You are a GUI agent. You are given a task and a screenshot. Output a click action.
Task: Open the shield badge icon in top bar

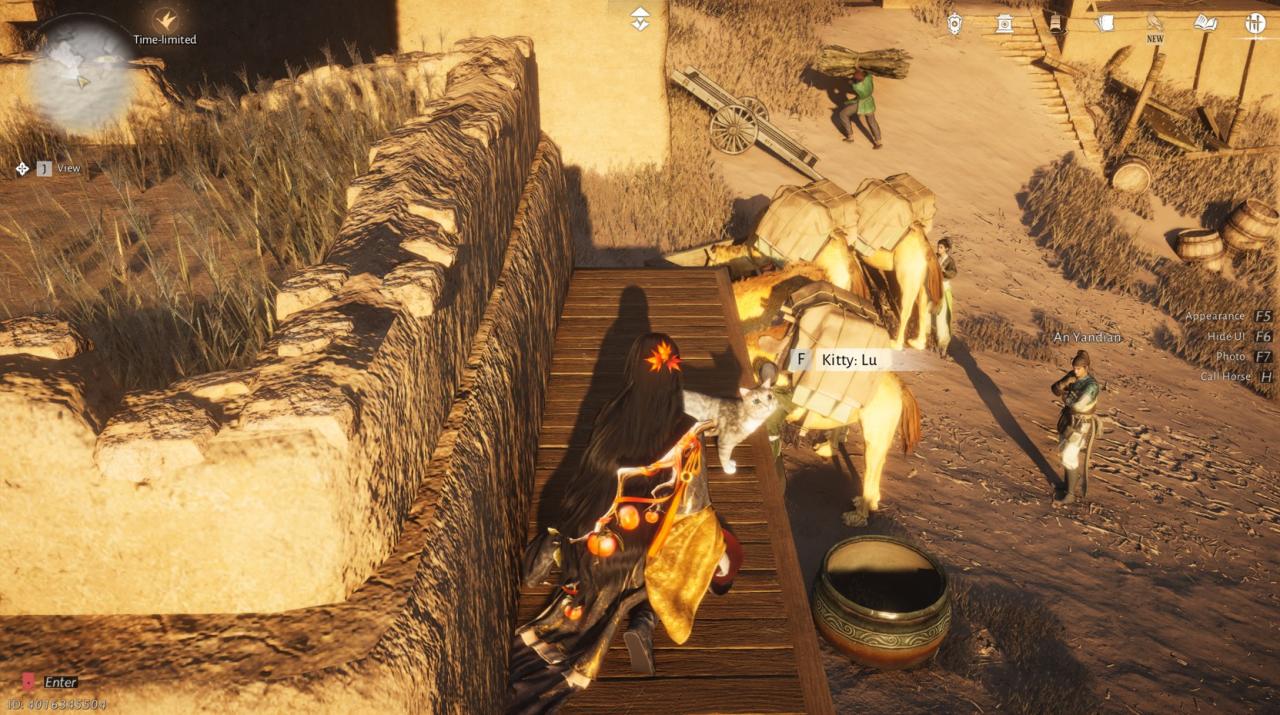tap(955, 22)
